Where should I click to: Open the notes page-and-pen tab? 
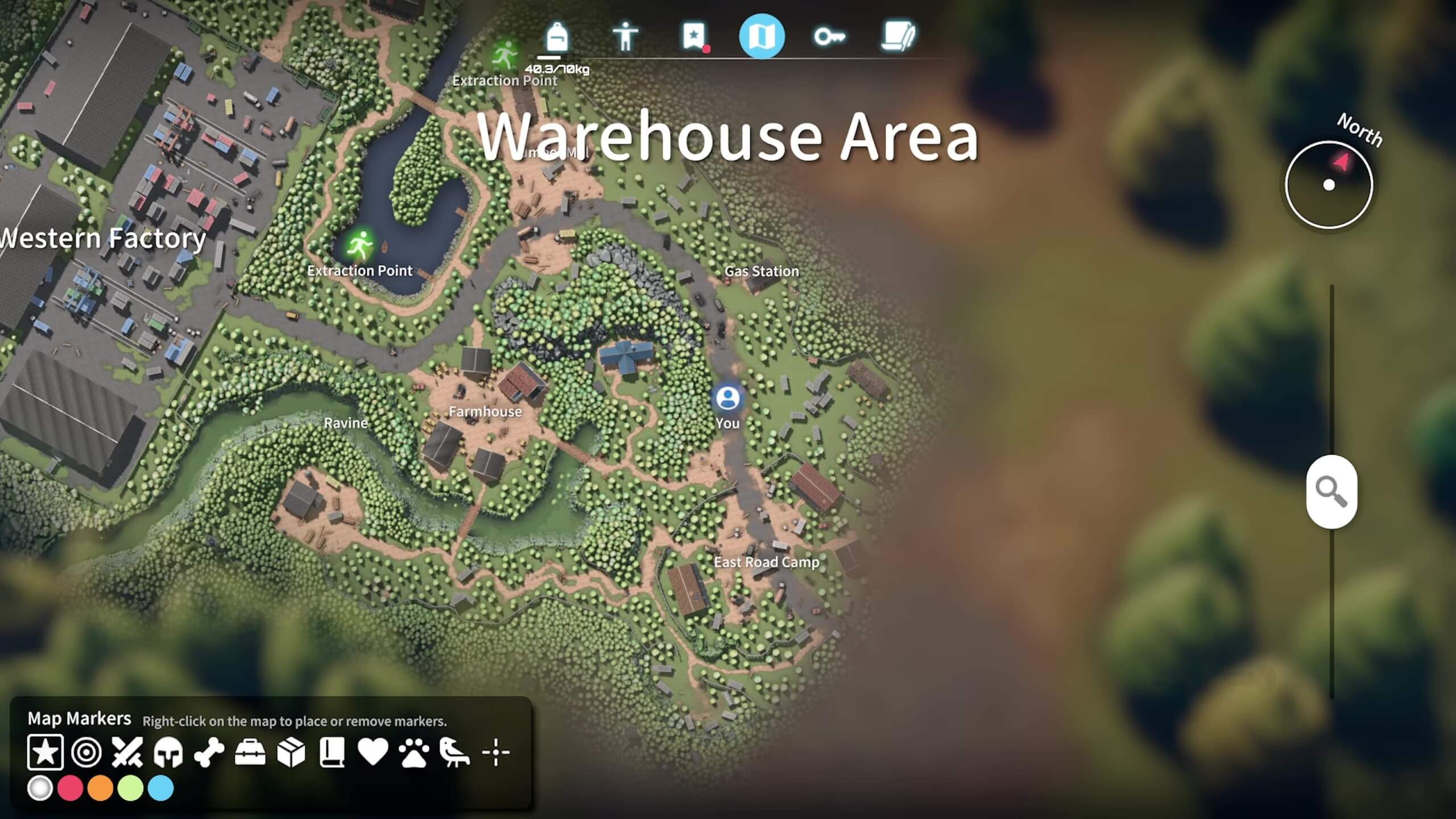tap(898, 38)
